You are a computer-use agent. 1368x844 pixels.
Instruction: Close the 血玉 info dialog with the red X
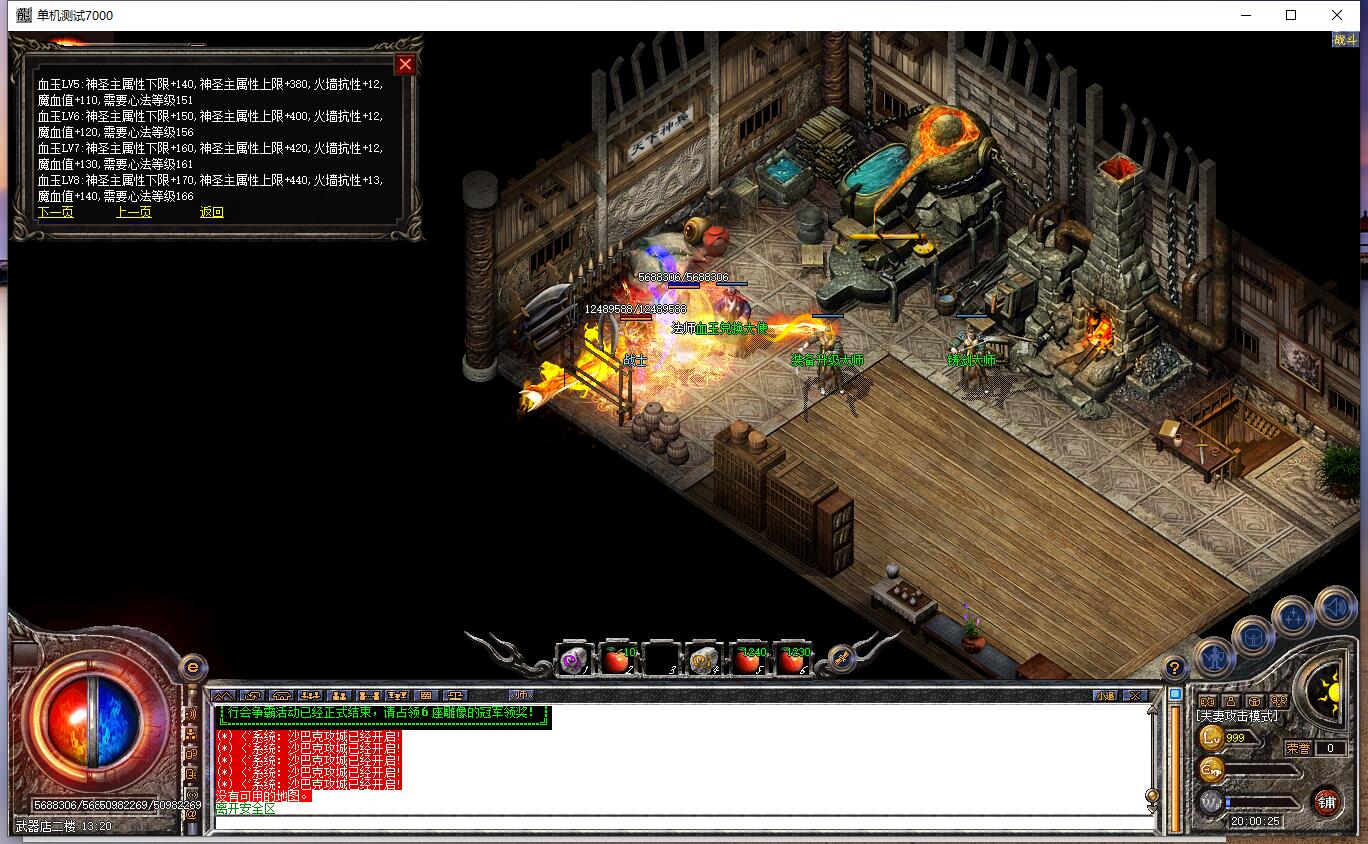coord(405,65)
